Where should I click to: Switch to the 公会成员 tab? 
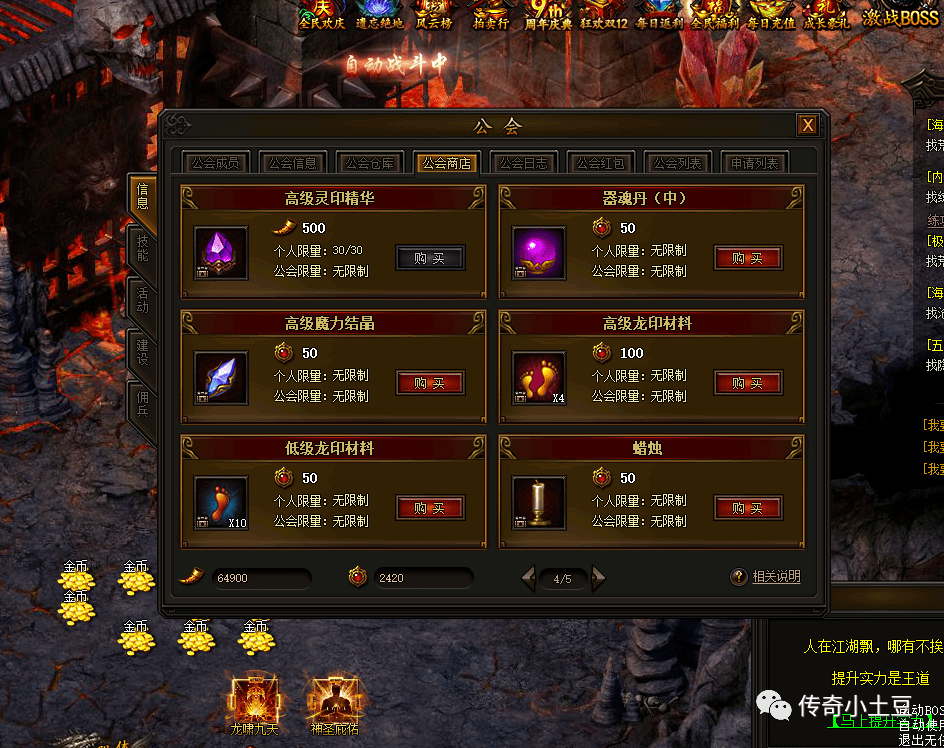click(x=215, y=163)
